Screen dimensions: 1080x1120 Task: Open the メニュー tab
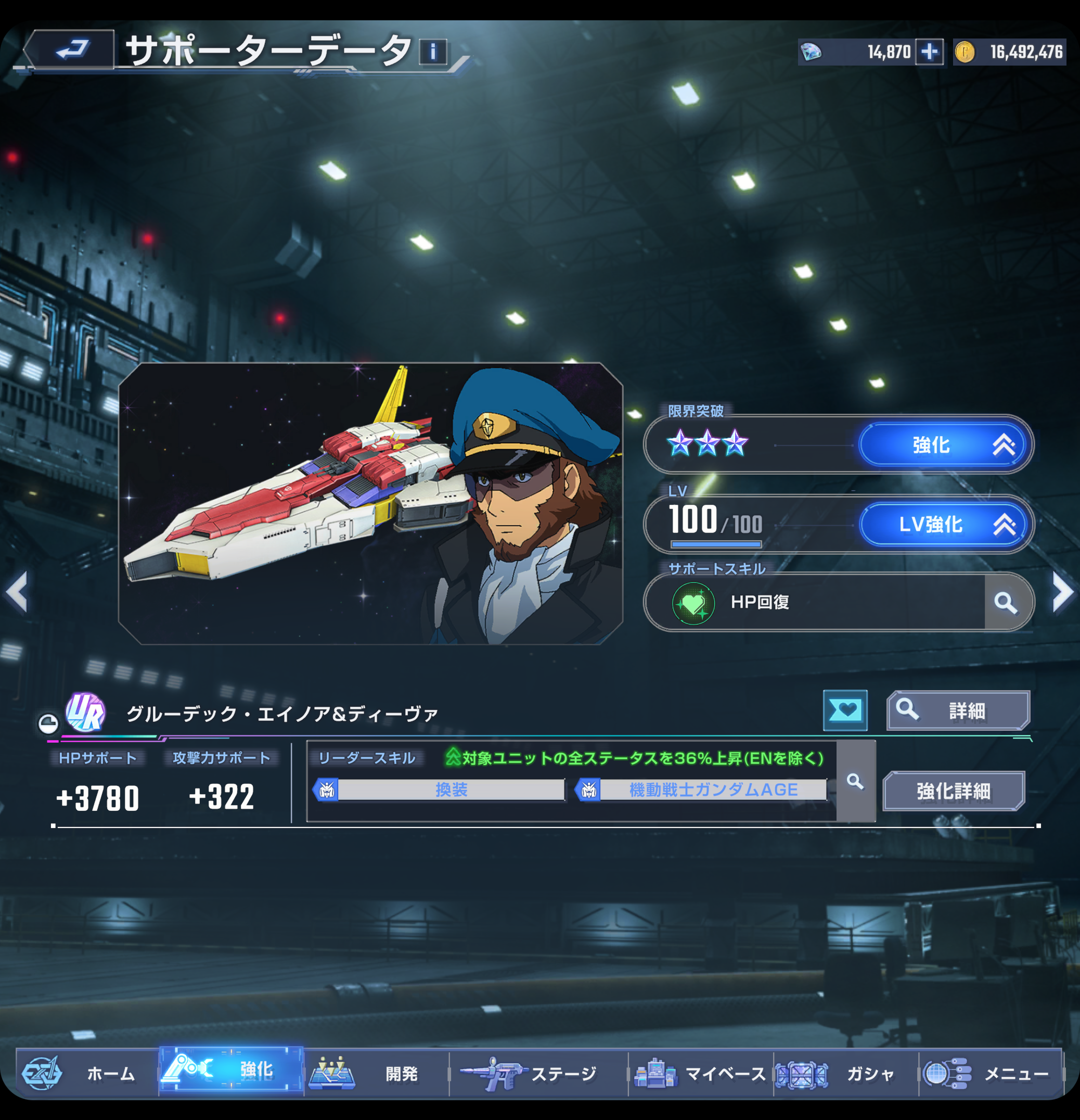[x=991, y=1074]
